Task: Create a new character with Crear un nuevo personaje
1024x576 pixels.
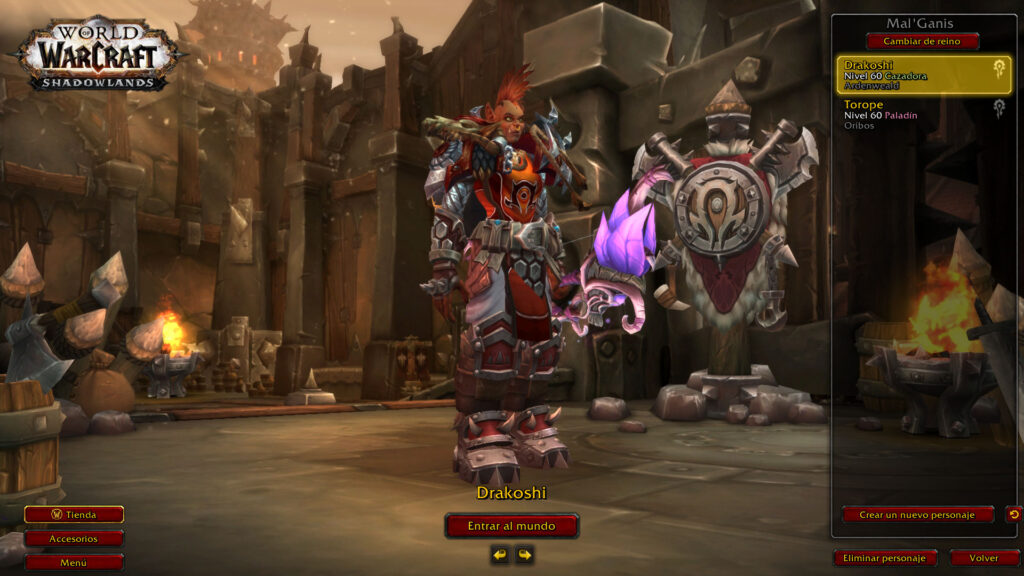Action: [x=917, y=515]
